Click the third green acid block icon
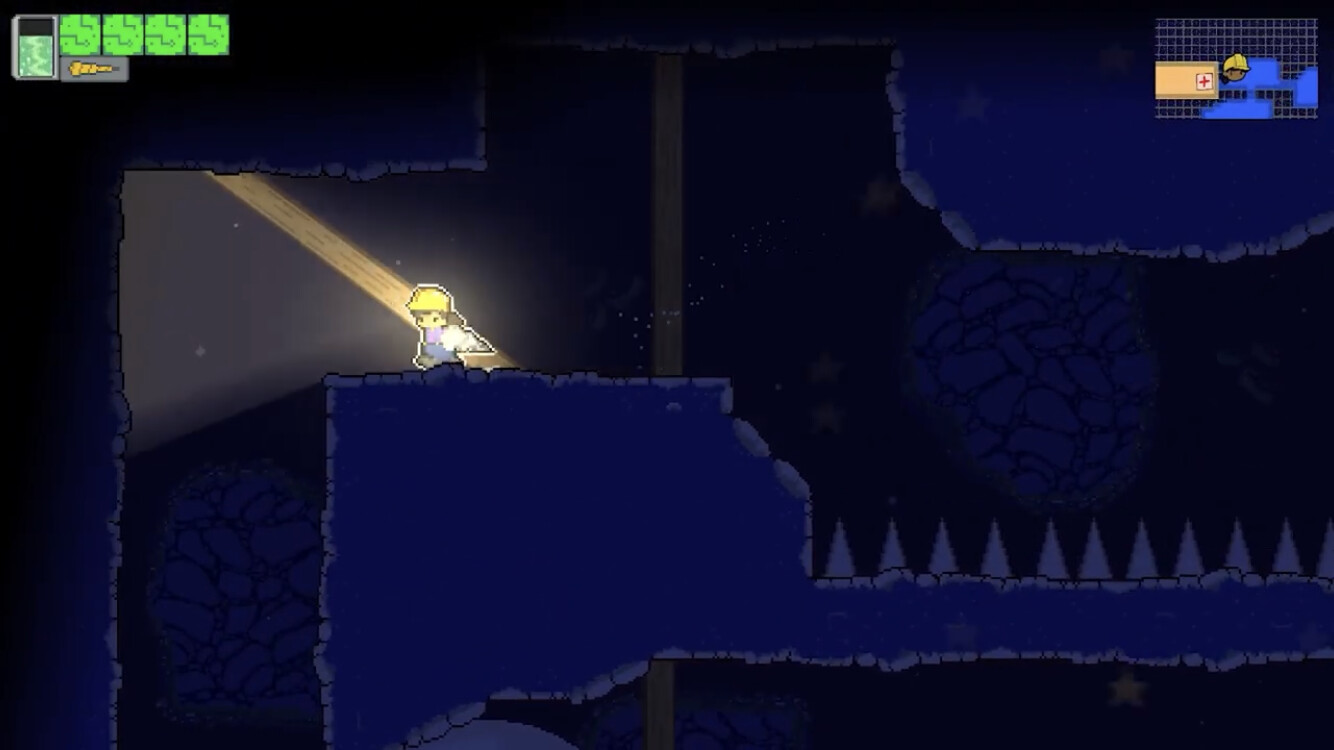 [165, 34]
